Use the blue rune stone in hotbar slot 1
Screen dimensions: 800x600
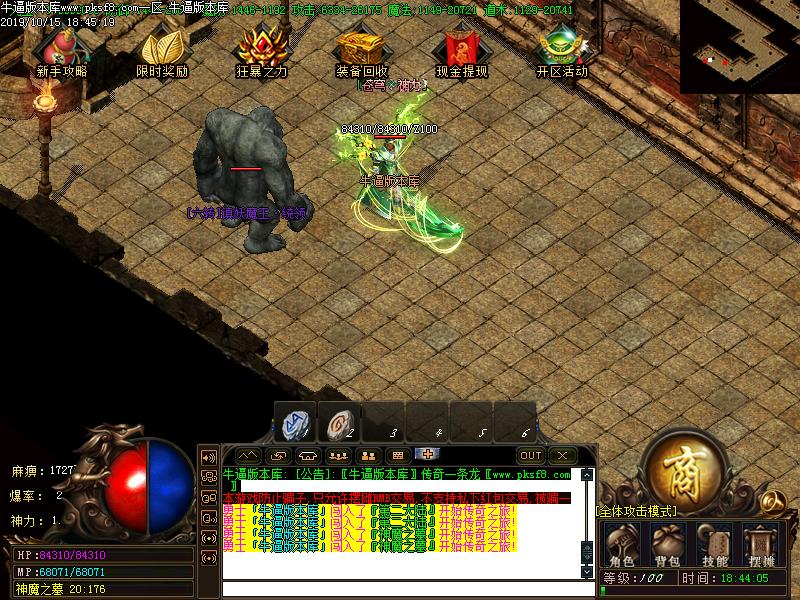coord(296,423)
